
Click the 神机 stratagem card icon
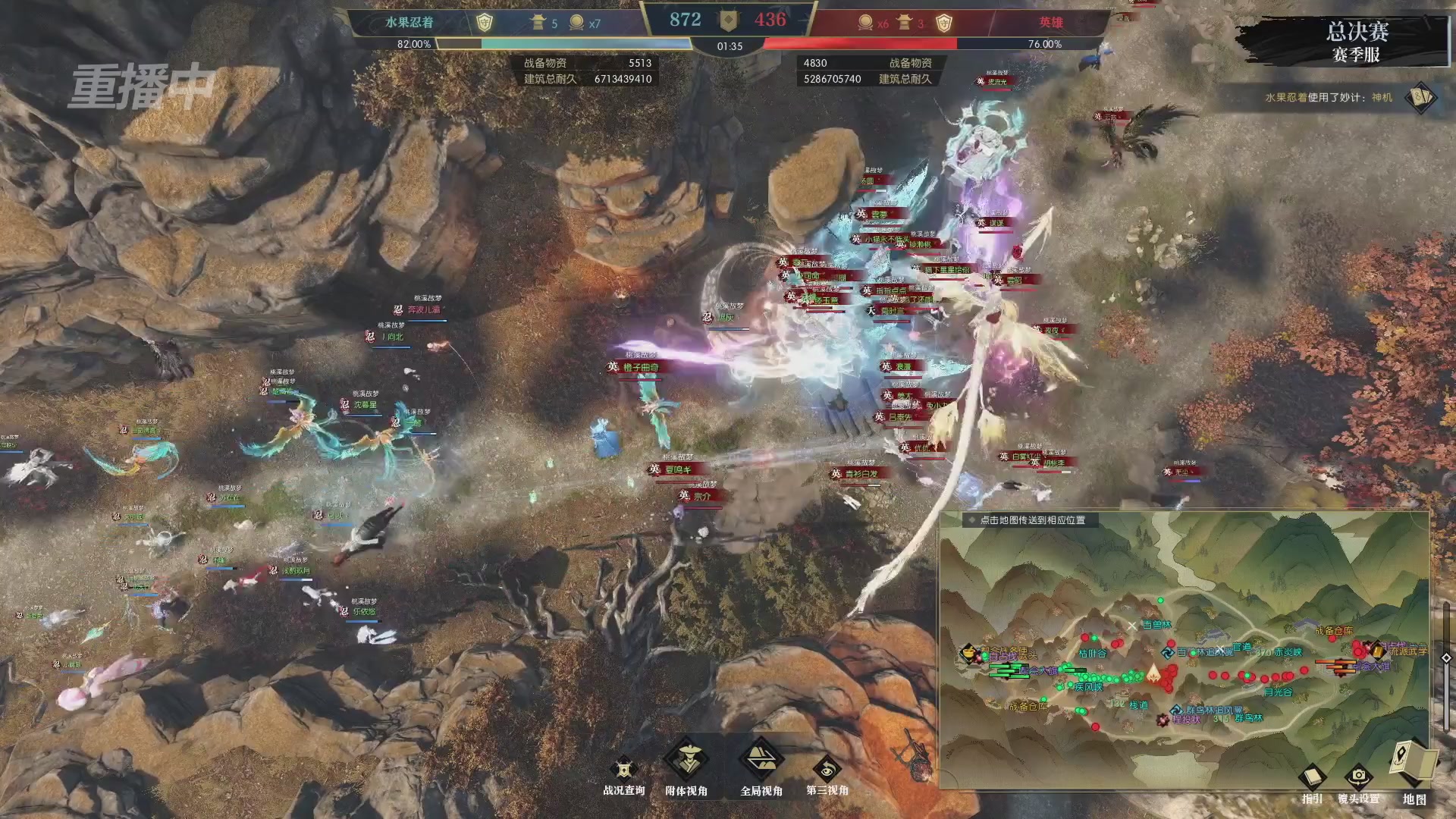point(1420,98)
